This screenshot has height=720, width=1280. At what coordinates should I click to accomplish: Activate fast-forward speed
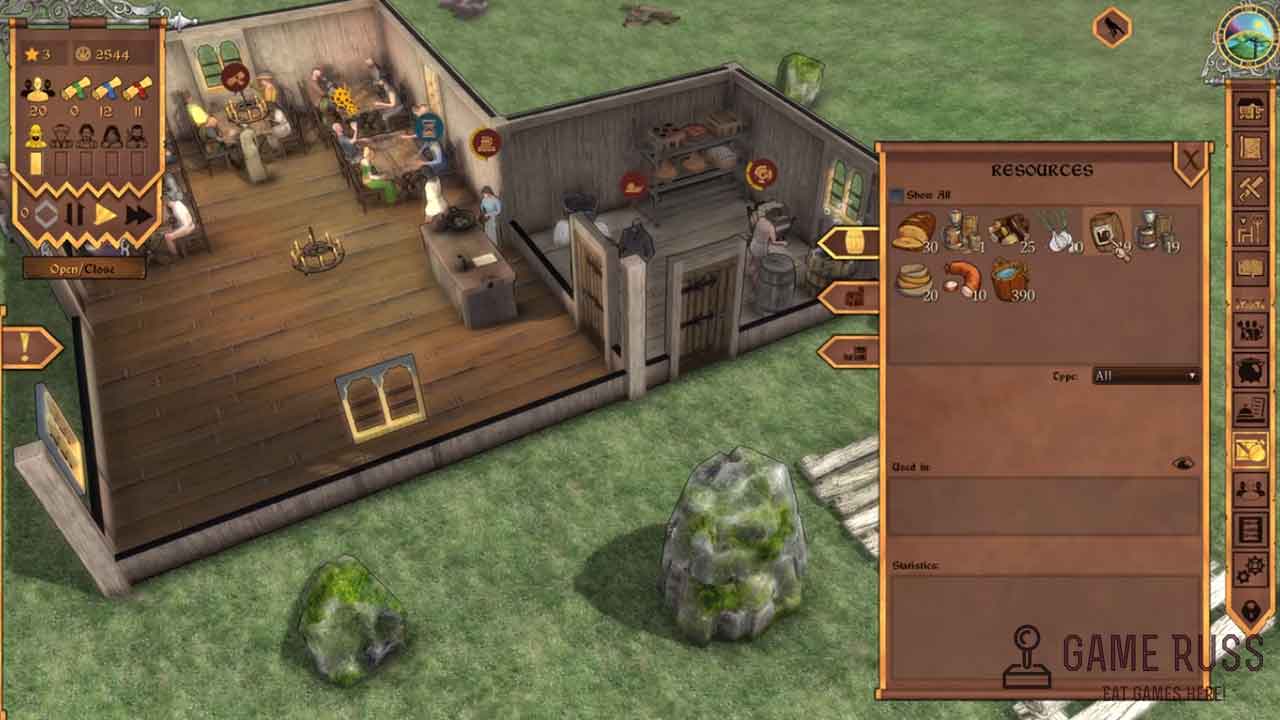[138, 214]
